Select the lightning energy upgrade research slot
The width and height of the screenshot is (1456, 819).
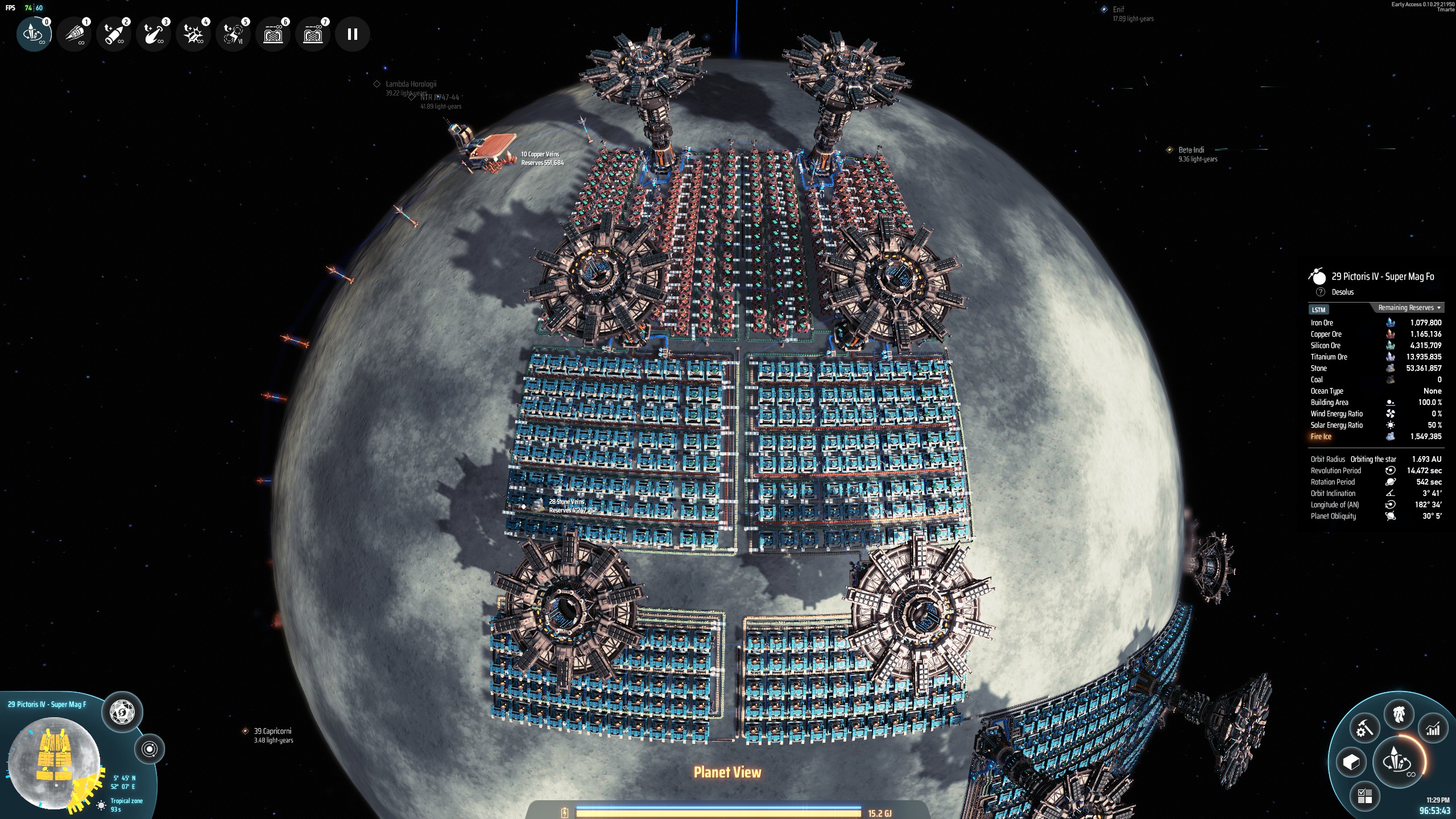(233, 34)
